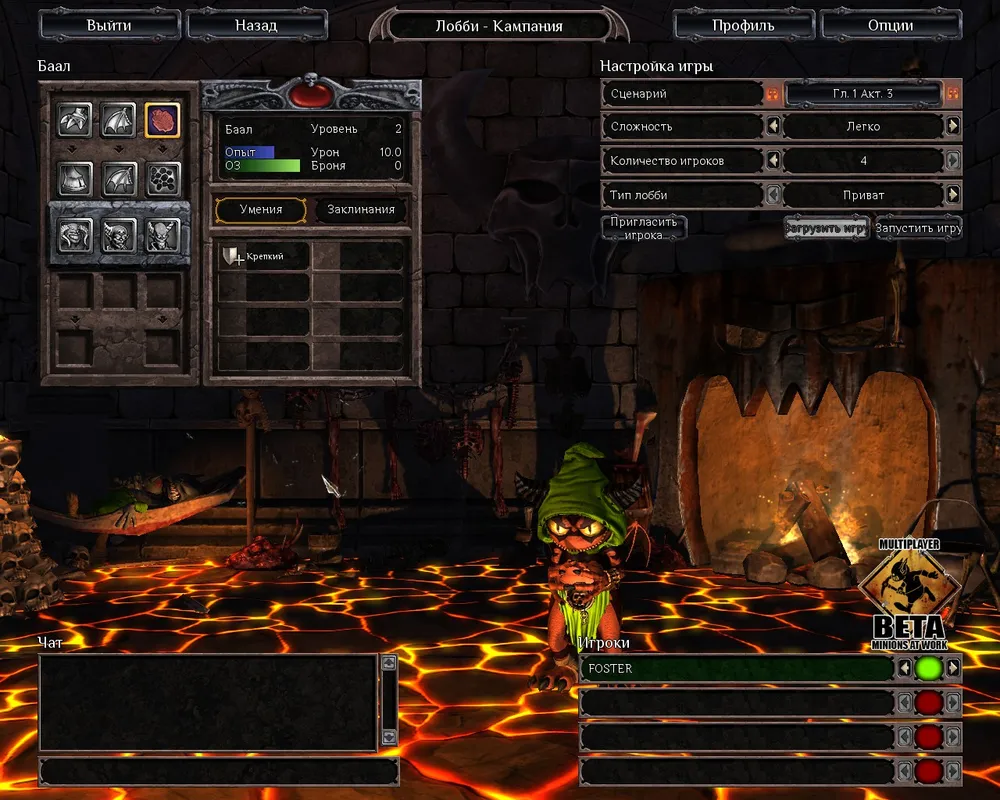1000x800 pixels.
Task: Open the Гл. 1 Акт. 3 scenario selector
Action: [x=862, y=94]
